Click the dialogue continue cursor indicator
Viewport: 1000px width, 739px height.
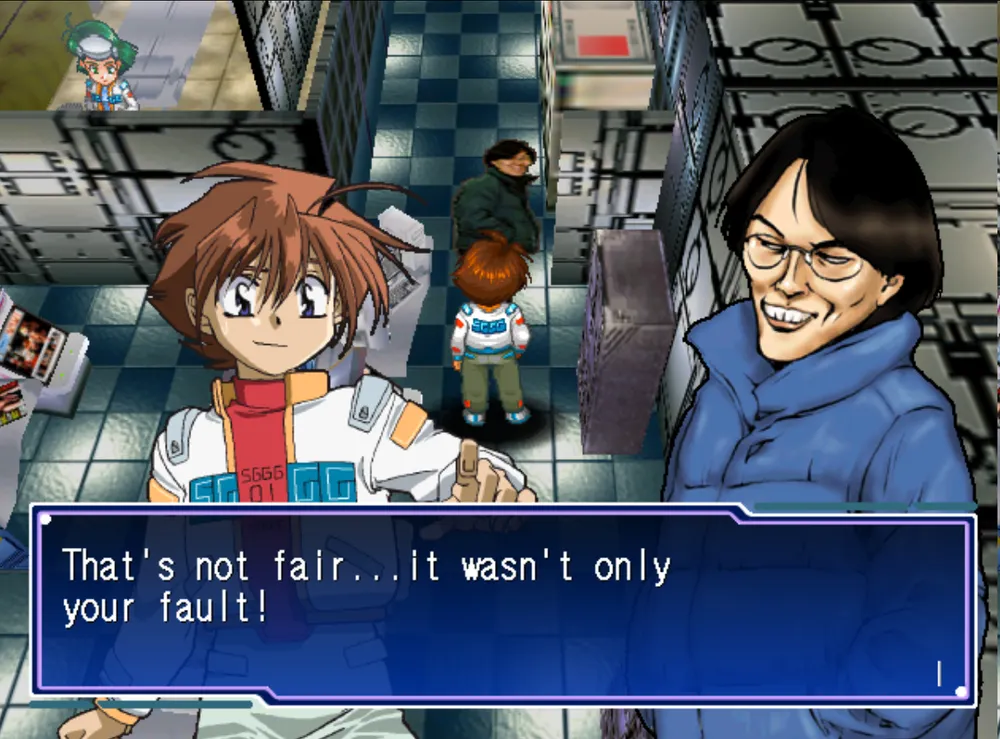click(939, 674)
